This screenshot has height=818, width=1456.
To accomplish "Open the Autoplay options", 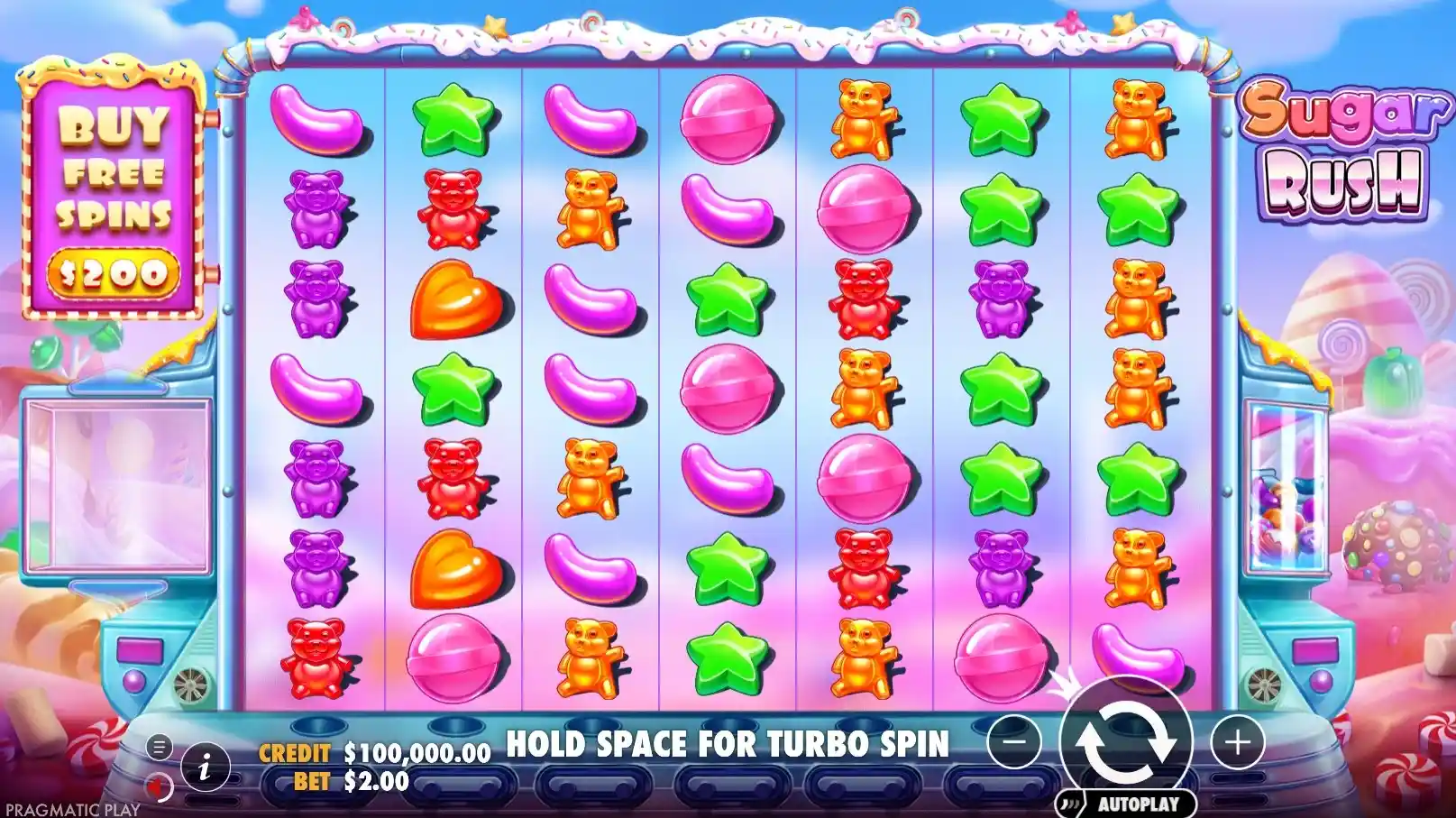I will pyautogui.click(x=1125, y=804).
